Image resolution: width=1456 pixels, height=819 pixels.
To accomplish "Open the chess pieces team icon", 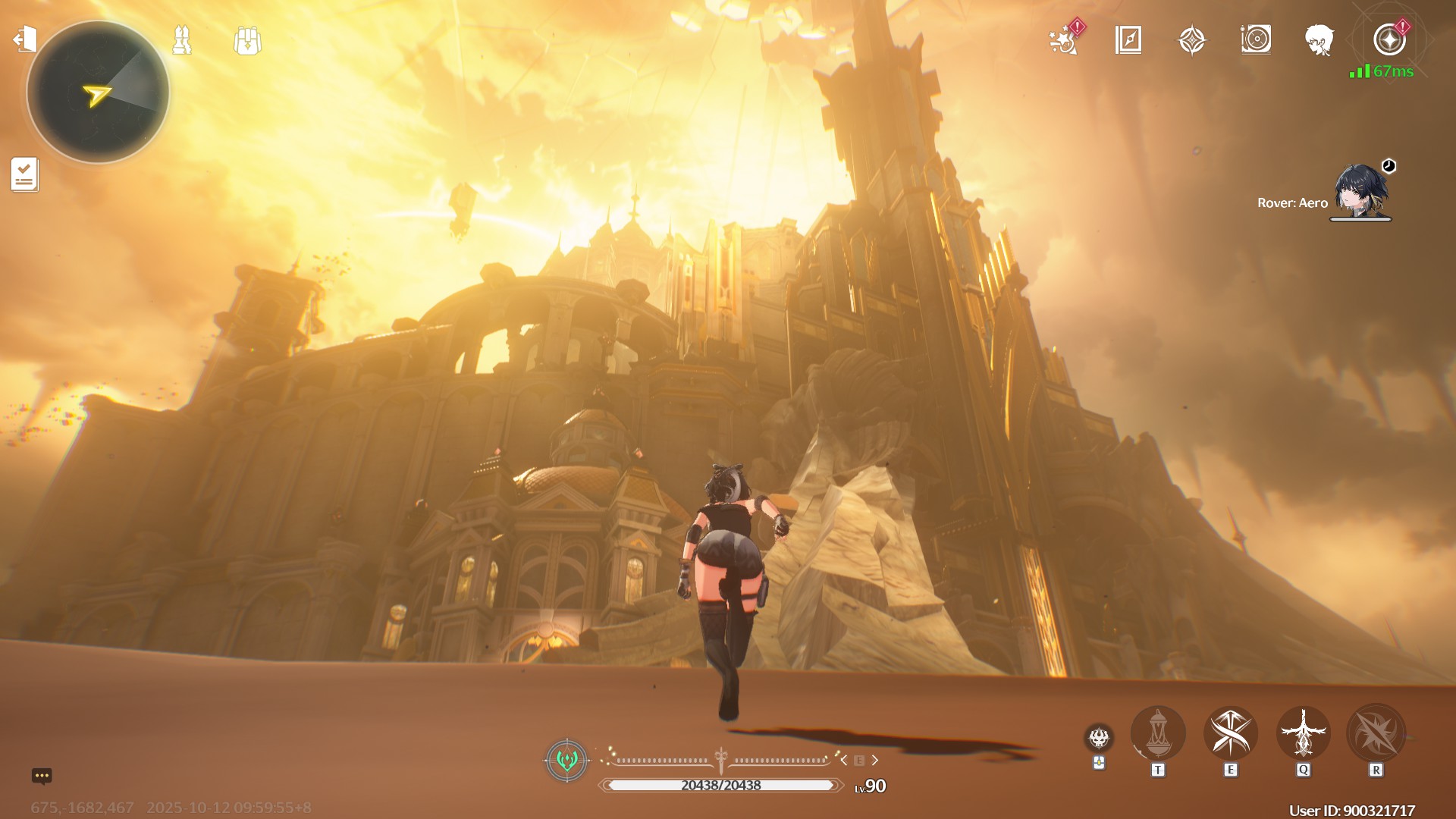I will tap(182, 40).
